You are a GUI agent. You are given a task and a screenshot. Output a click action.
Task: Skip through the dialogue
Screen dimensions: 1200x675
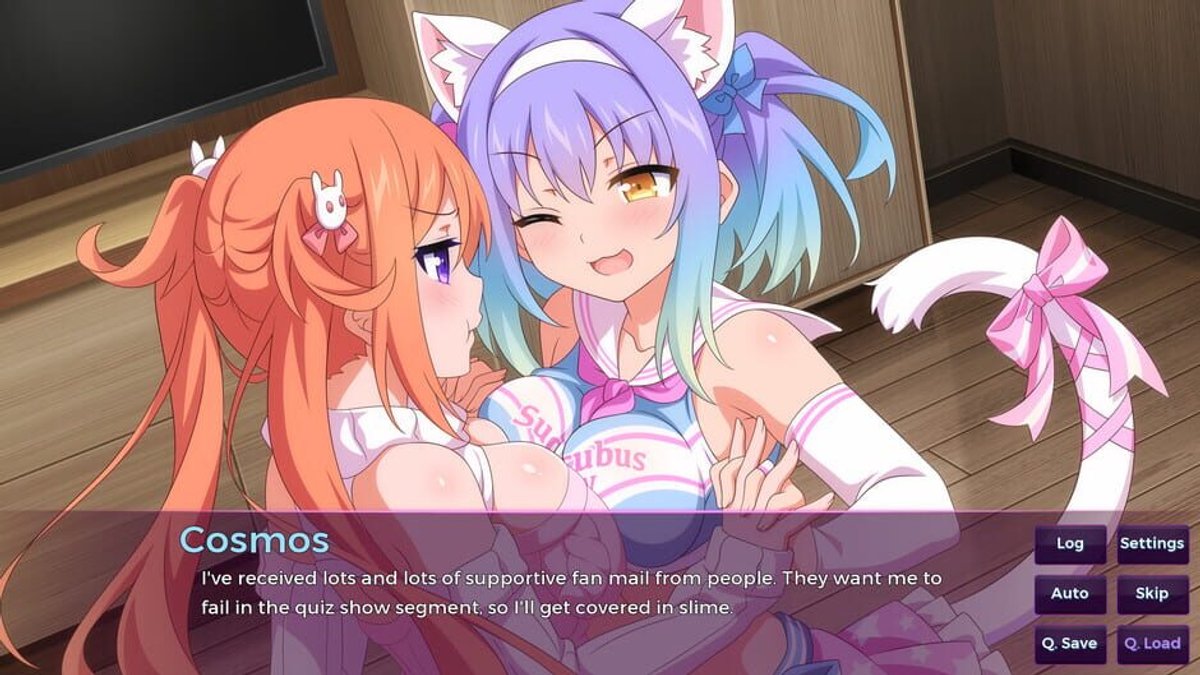pos(1152,594)
